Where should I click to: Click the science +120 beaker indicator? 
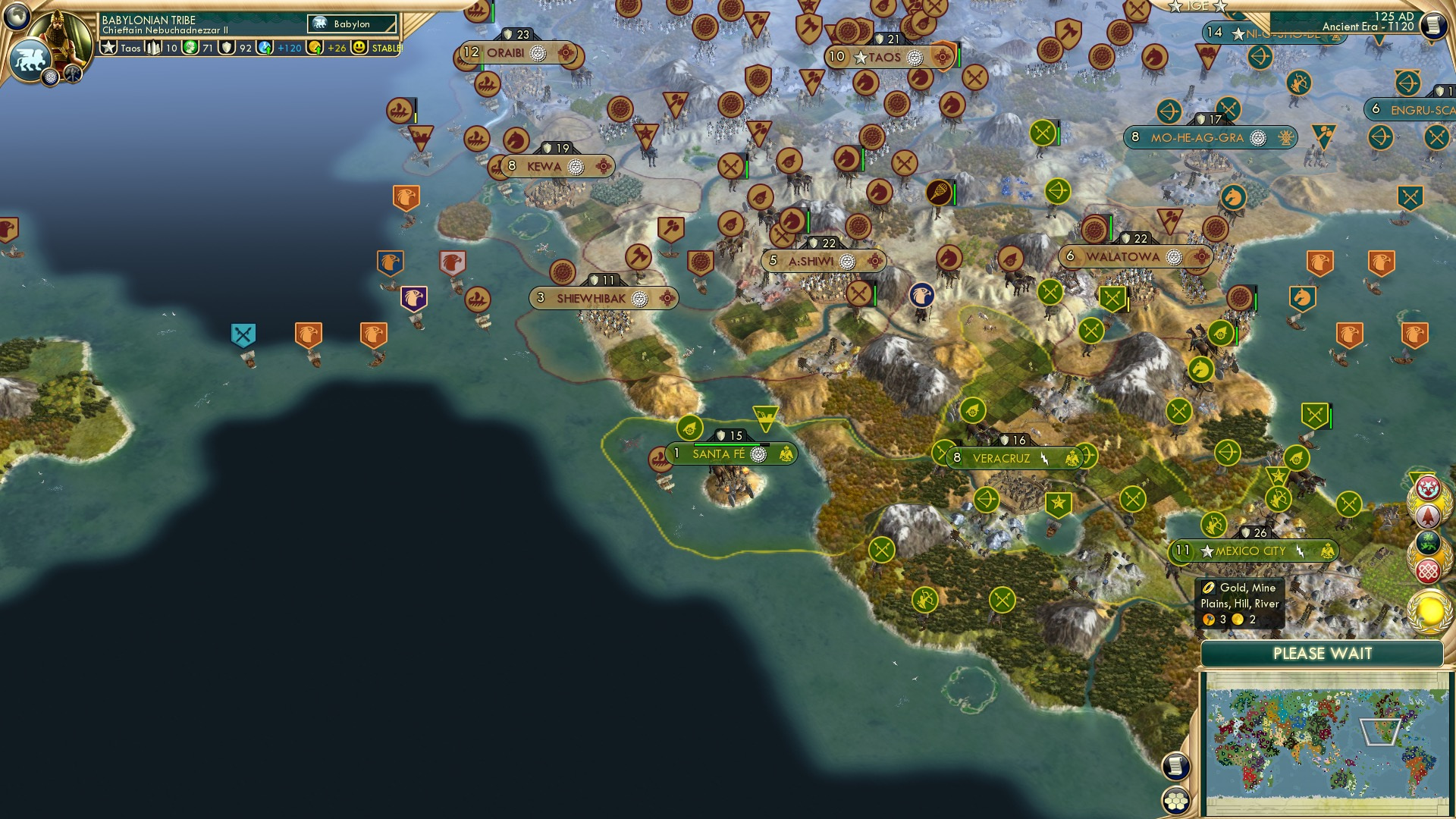tap(265, 49)
